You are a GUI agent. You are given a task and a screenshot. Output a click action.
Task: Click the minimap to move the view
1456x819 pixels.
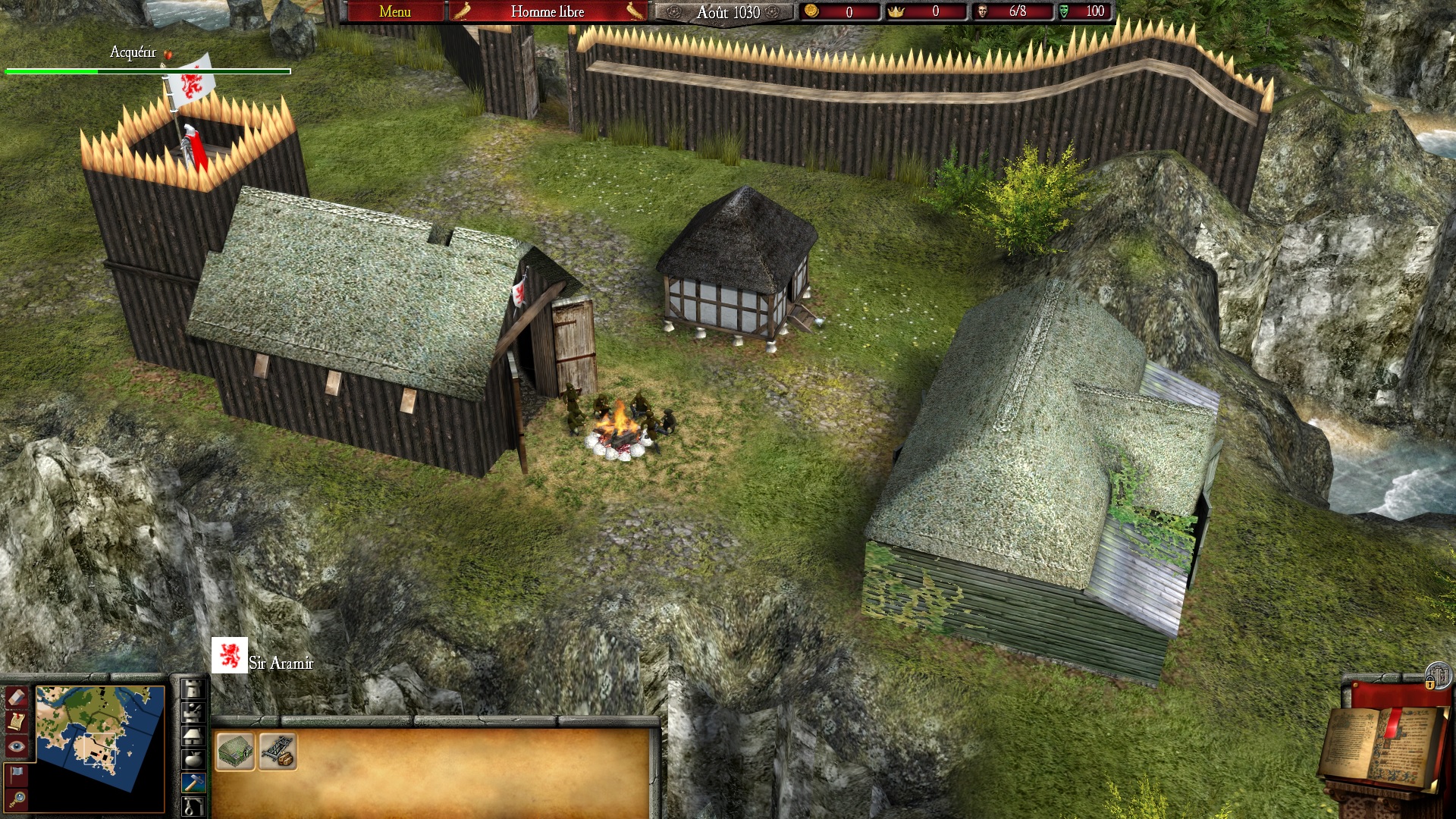pos(99,748)
